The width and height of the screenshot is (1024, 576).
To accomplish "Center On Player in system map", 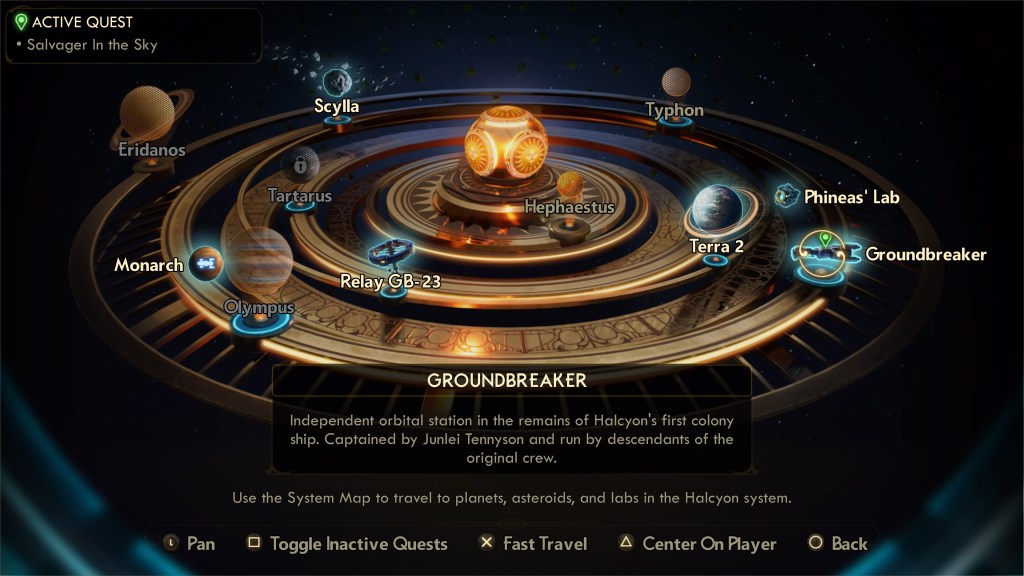I will 696,544.
